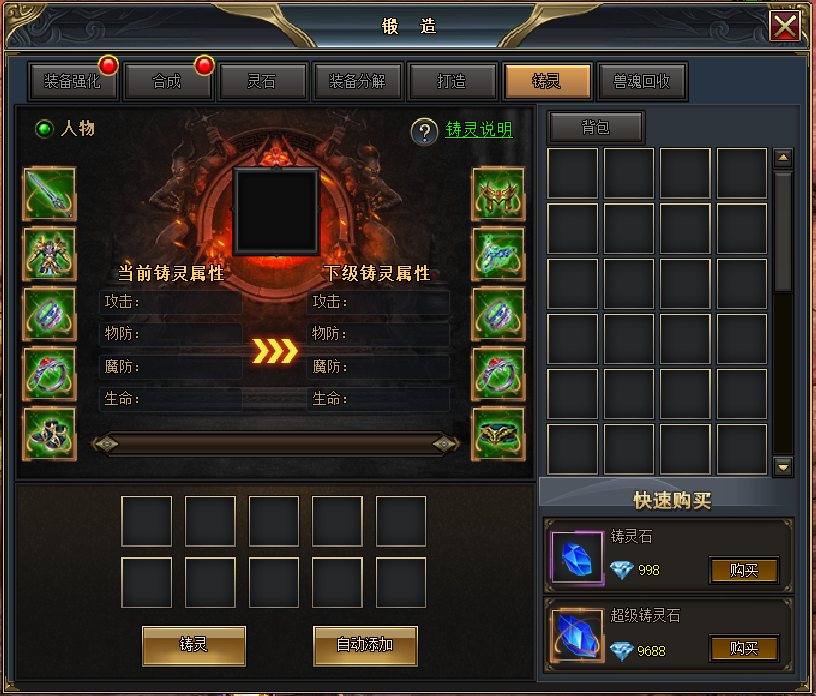Viewport: 816px width, 696px height.
Task: Open the 兽魂回收 tab
Action: [641, 82]
